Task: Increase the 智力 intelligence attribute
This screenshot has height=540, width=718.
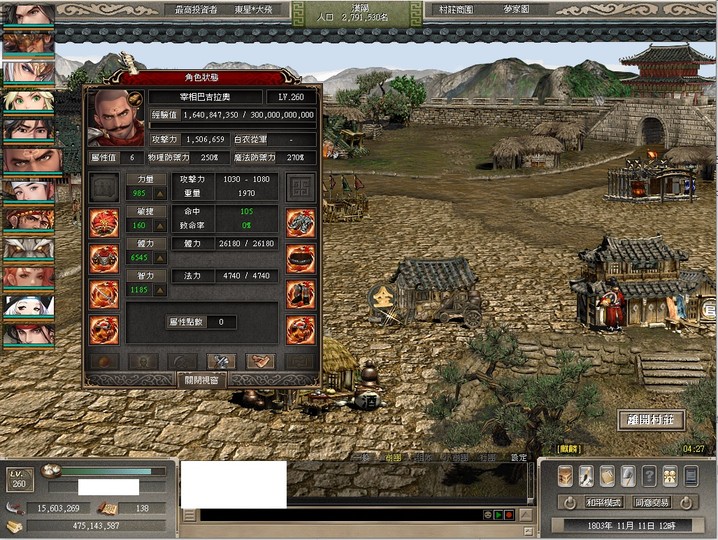Action: click(159, 291)
